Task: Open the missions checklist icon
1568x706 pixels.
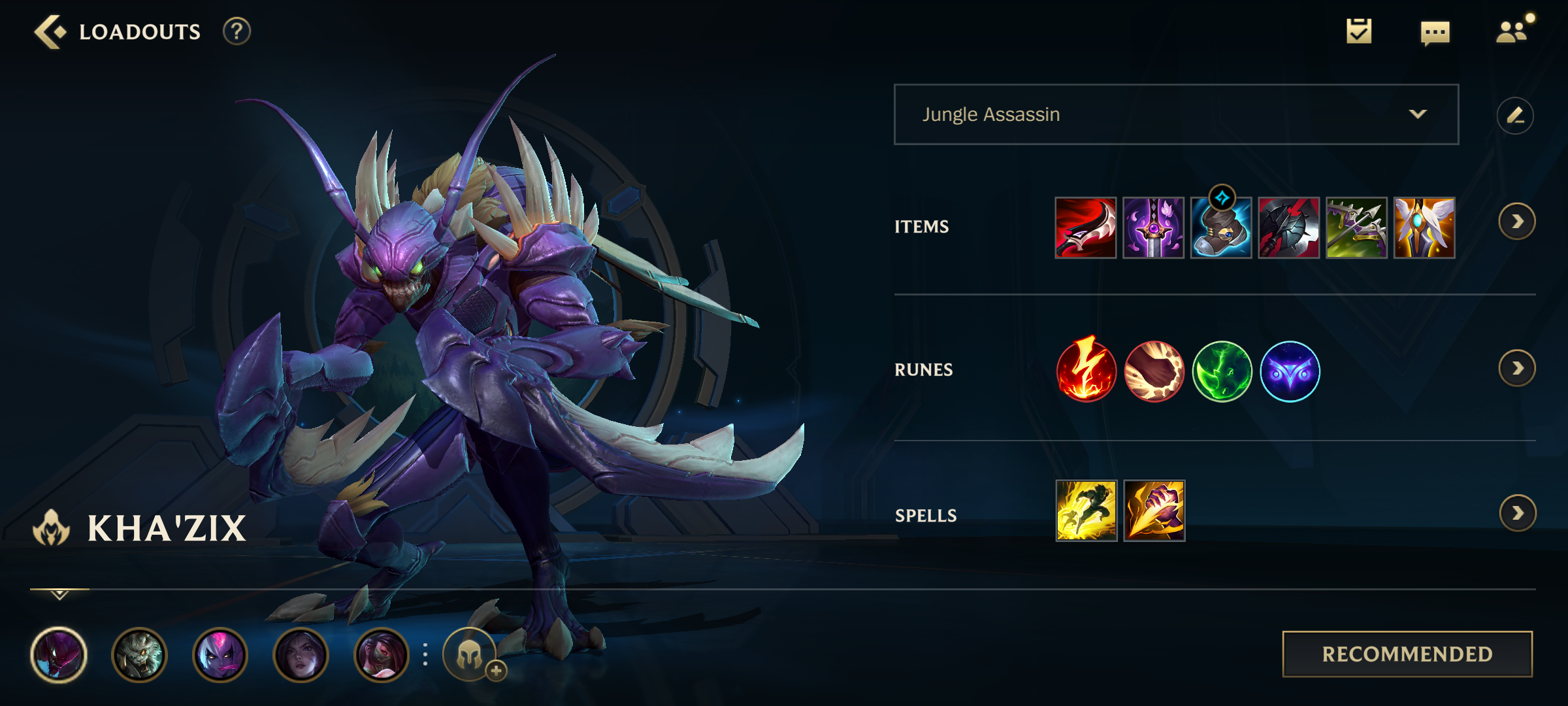Action: (1359, 31)
